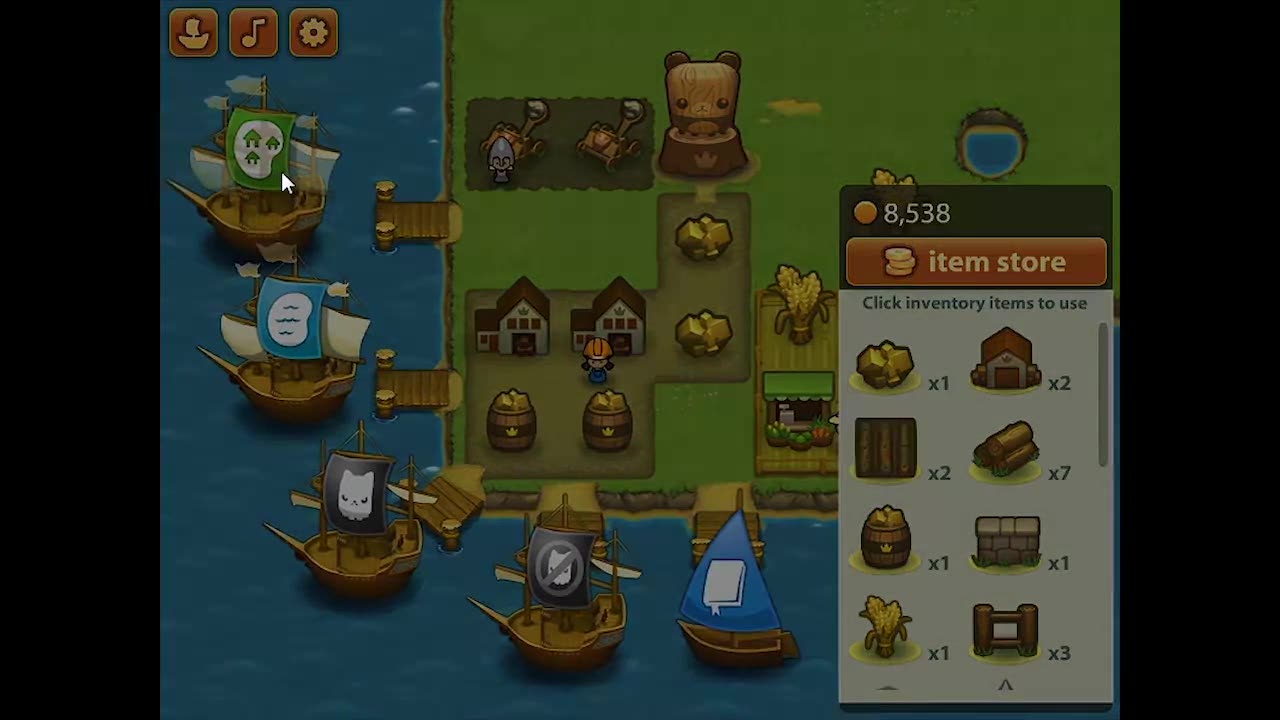Open the gear settings button
Image resolution: width=1280 pixels, height=720 pixels.
[313, 33]
